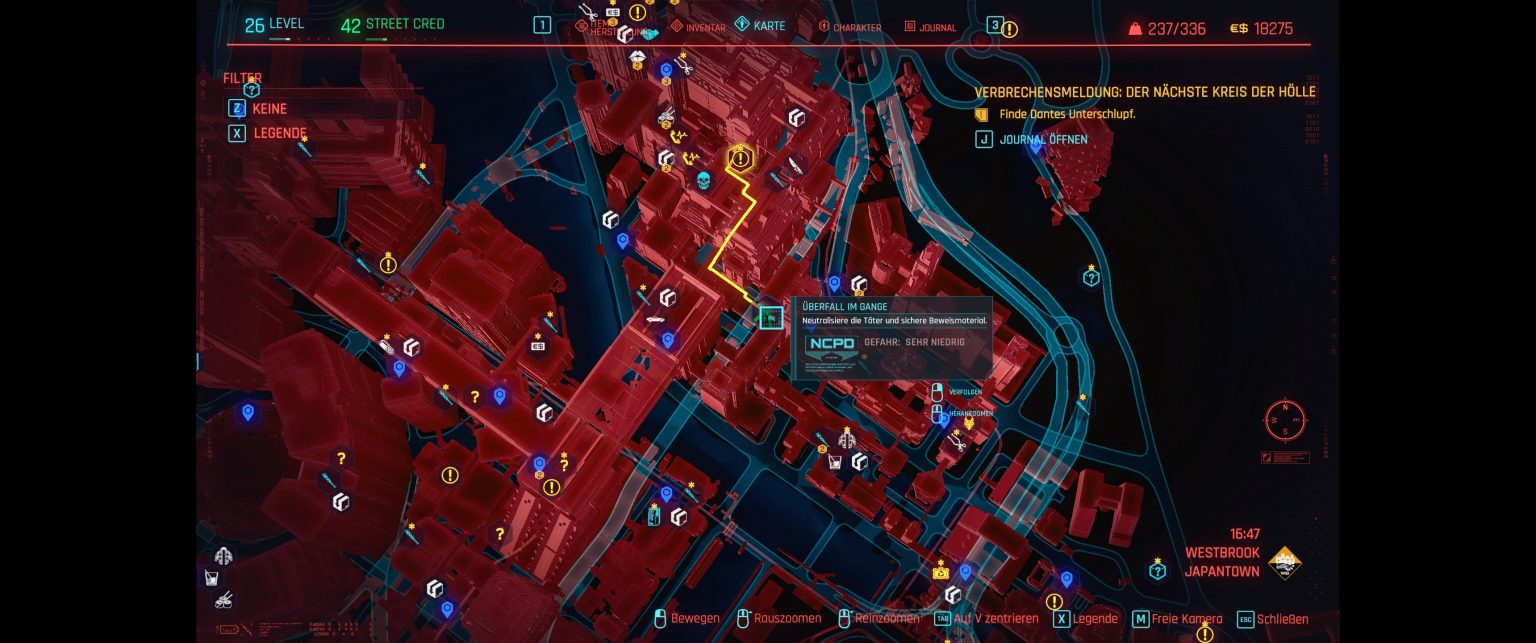The height and width of the screenshot is (643, 1536).
Task: Click the drink glass marker near the map's left edge
Action: tap(212, 577)
